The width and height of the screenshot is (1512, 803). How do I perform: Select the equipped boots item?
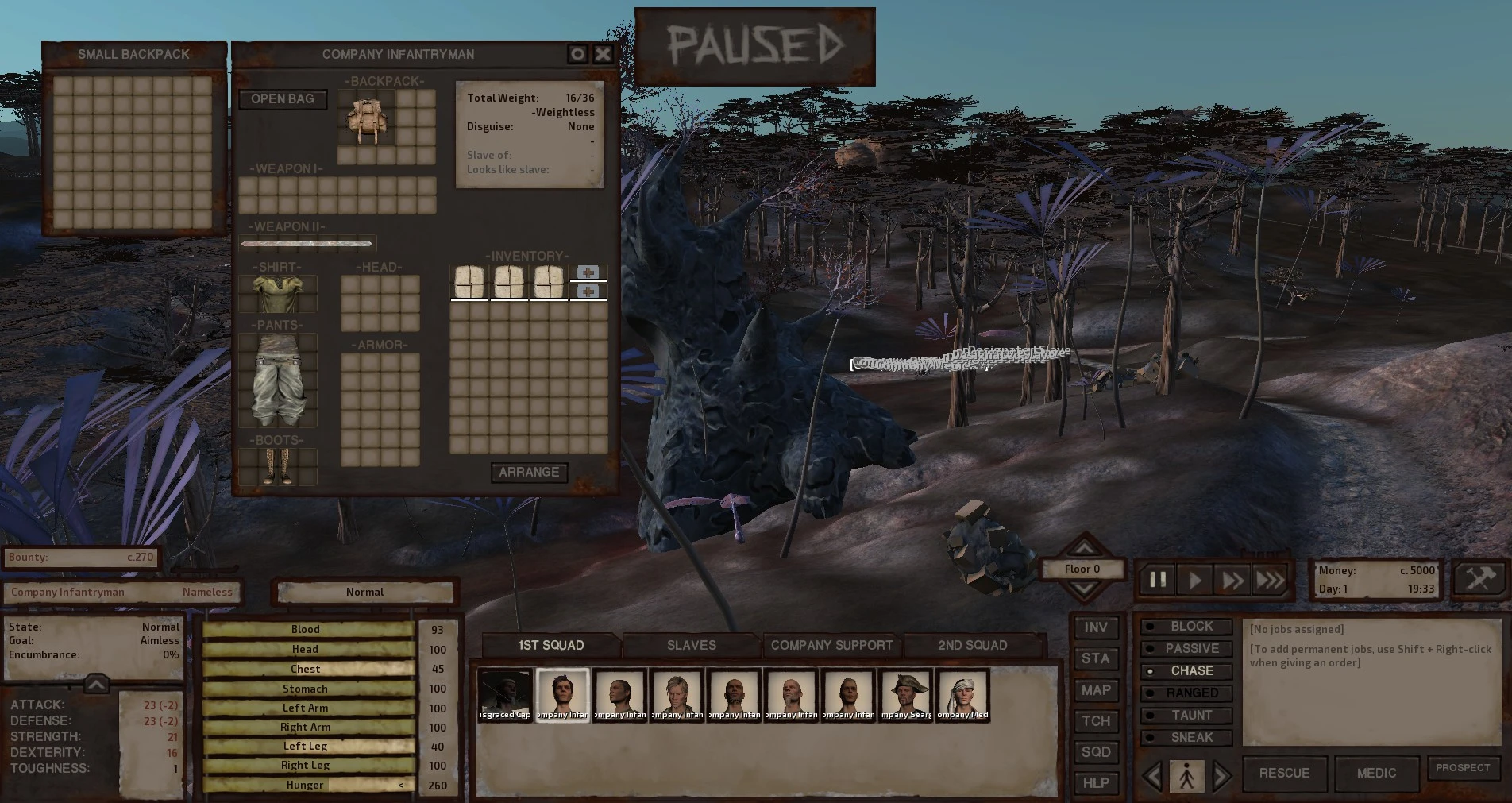(278, 466)
